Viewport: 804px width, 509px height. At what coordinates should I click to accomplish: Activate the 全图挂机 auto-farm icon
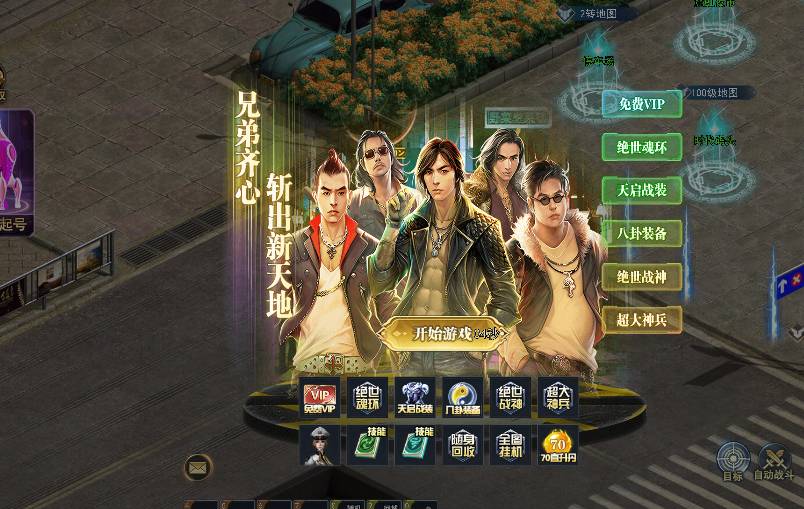coord(510,445)
